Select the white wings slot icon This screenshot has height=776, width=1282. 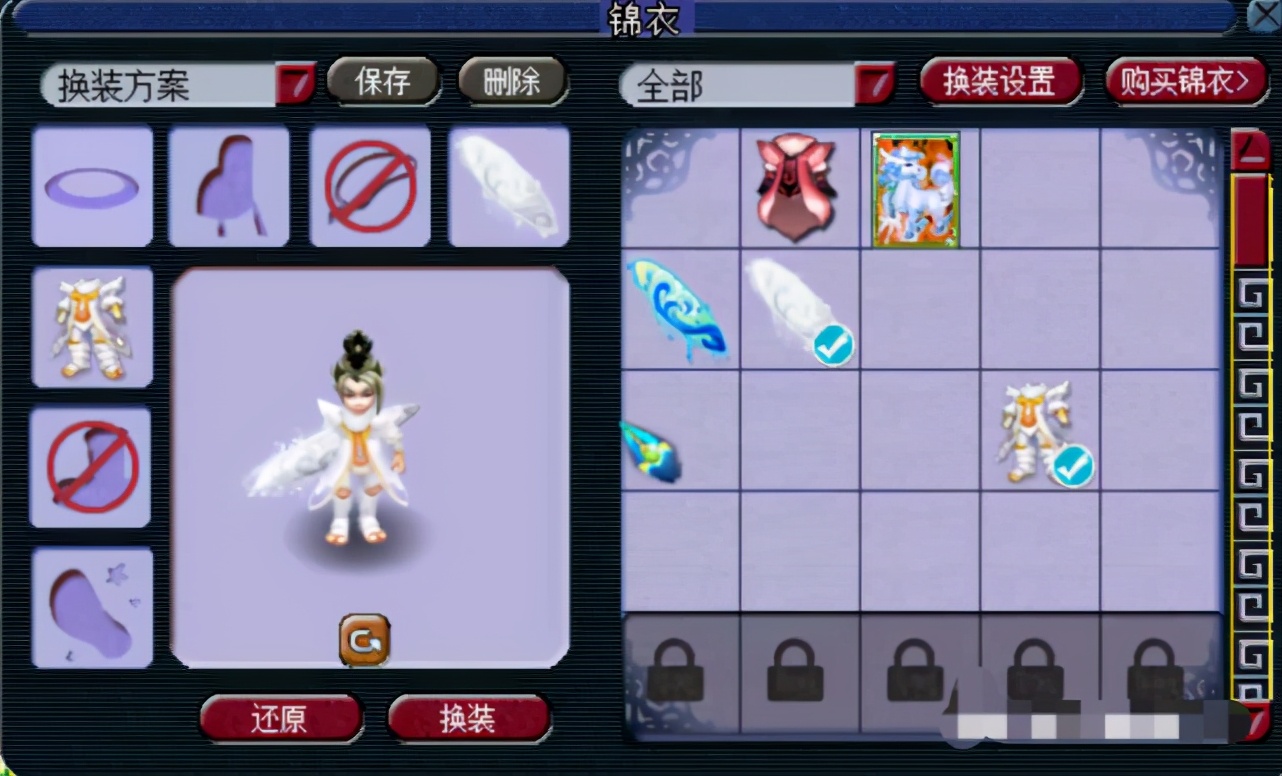(509, 187)
